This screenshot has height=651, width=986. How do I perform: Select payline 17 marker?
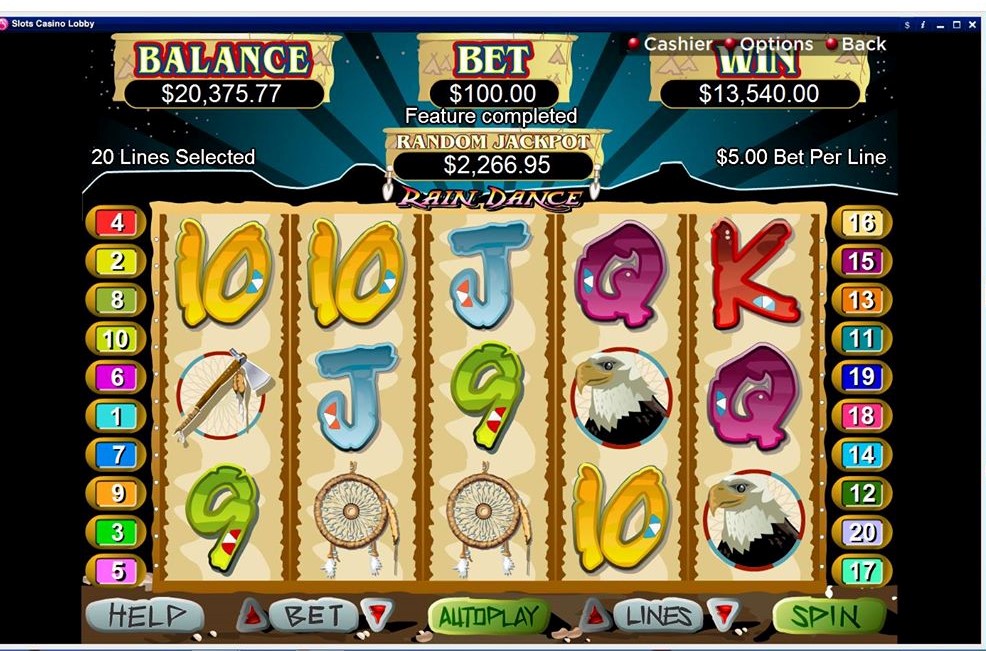(x=861, y=572)
